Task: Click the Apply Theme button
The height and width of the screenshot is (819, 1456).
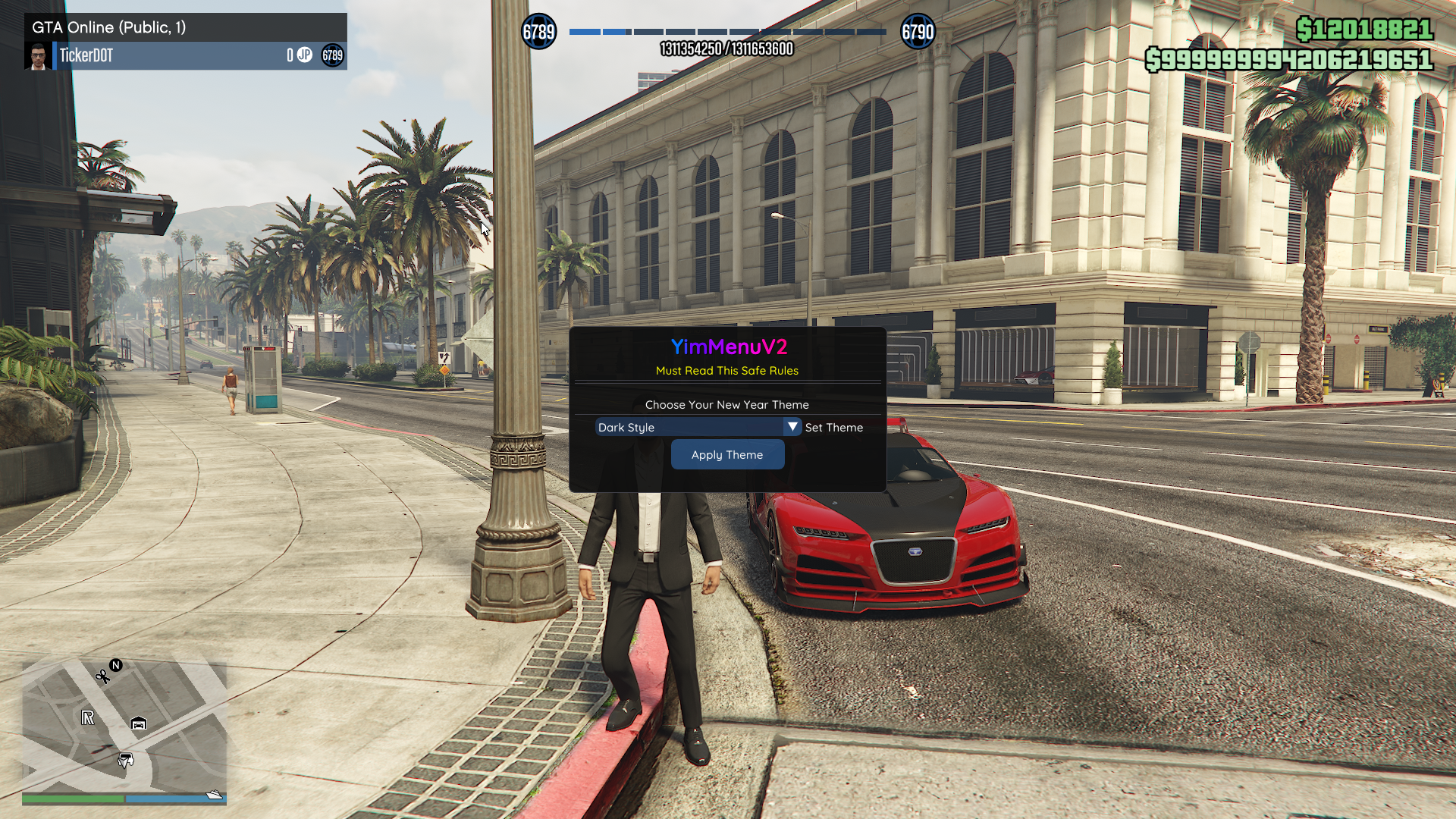Action: point(727,455)
